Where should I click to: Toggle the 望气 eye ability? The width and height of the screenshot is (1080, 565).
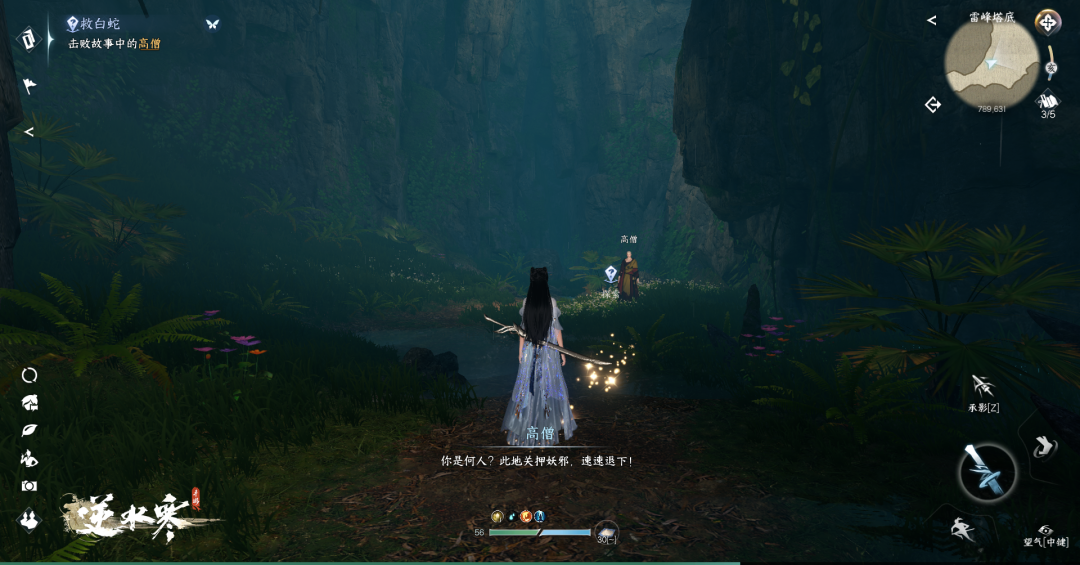coord(1046,530)
